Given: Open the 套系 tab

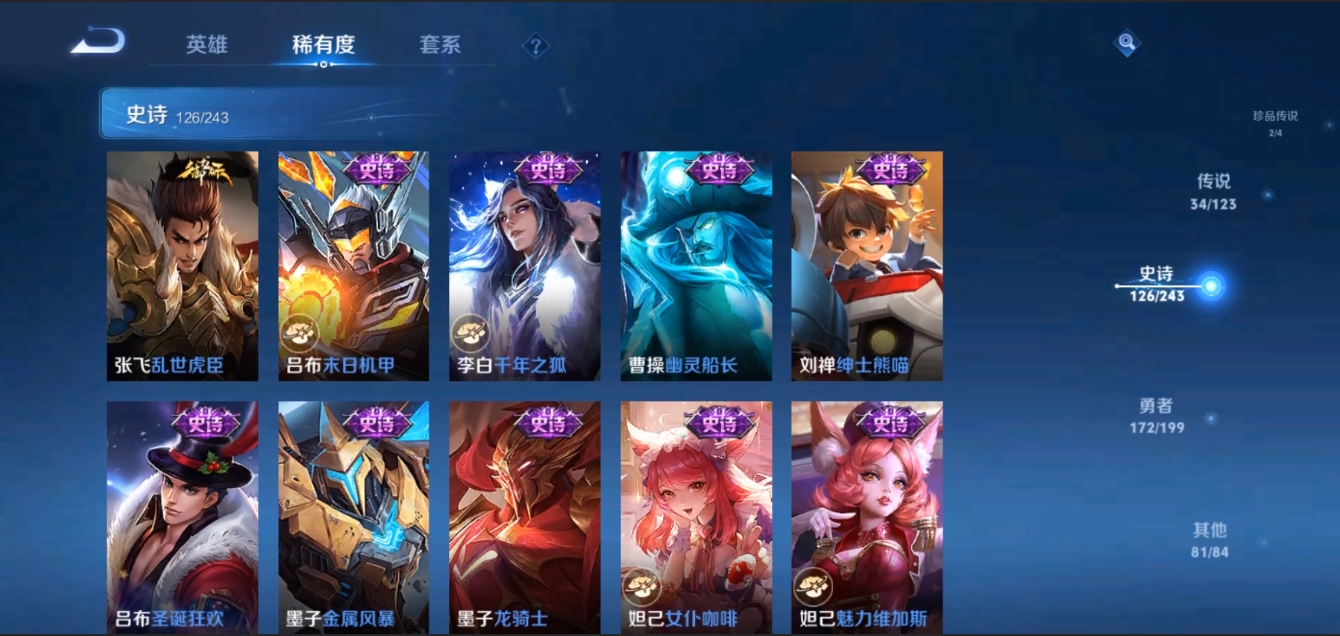Looking at the screenshot, I should (x=440, y=45).
